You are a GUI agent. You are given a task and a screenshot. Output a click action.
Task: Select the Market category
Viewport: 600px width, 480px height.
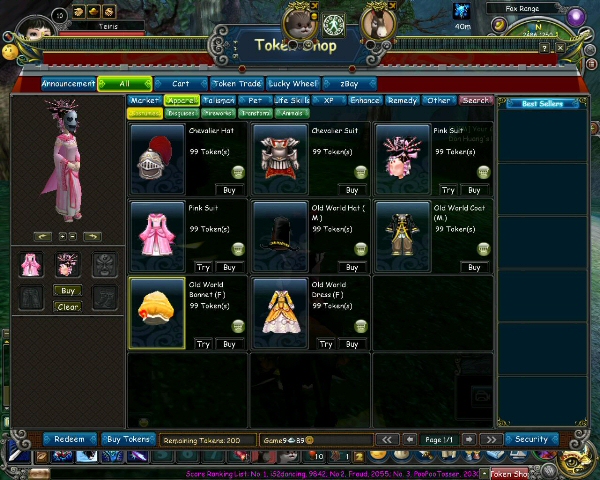pyautogui.click(x=145, y=100)
